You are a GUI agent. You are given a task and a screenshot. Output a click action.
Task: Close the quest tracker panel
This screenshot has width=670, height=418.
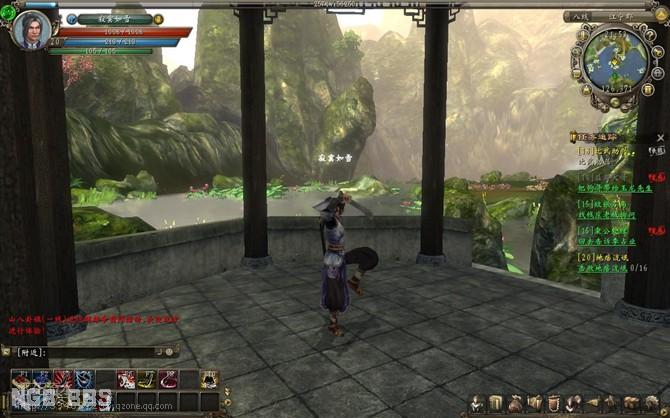[x=661, y=136]
